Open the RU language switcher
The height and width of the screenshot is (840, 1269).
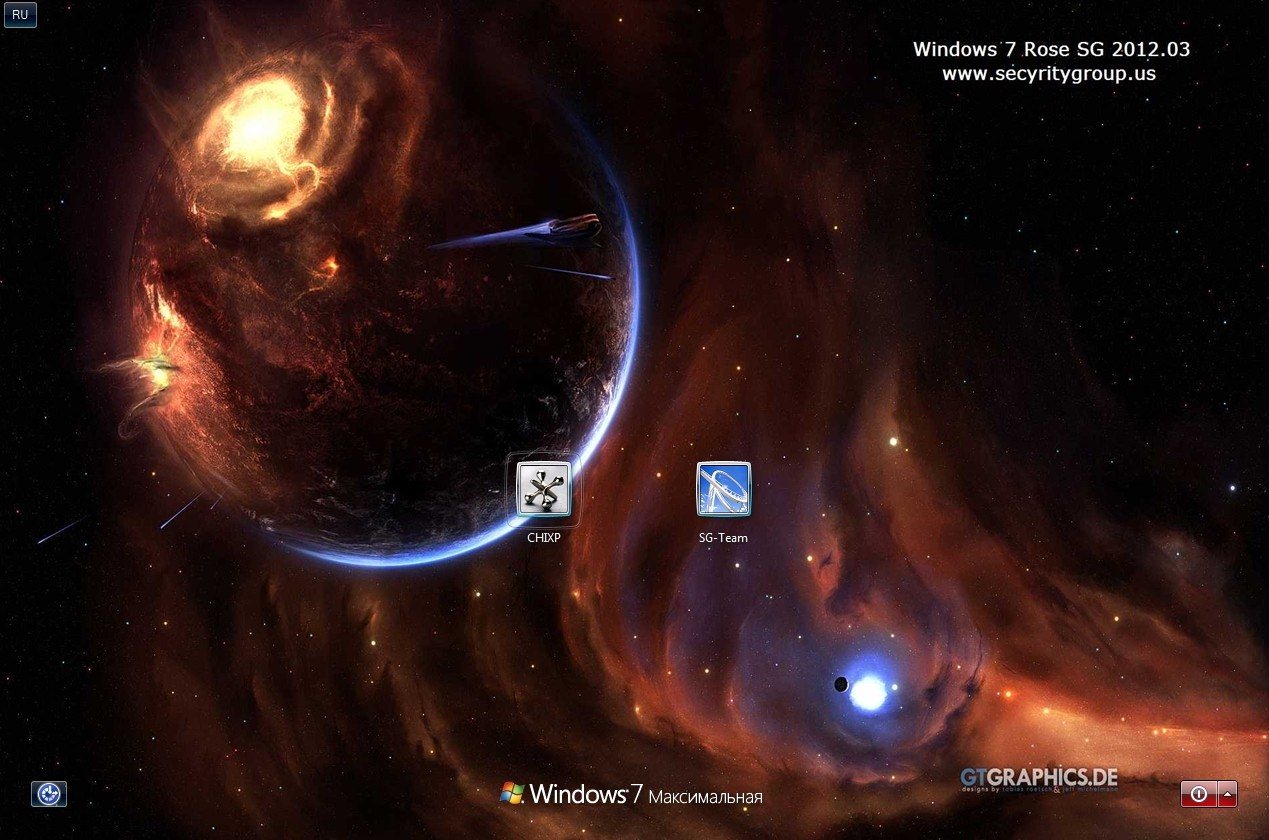coord(20,15)
